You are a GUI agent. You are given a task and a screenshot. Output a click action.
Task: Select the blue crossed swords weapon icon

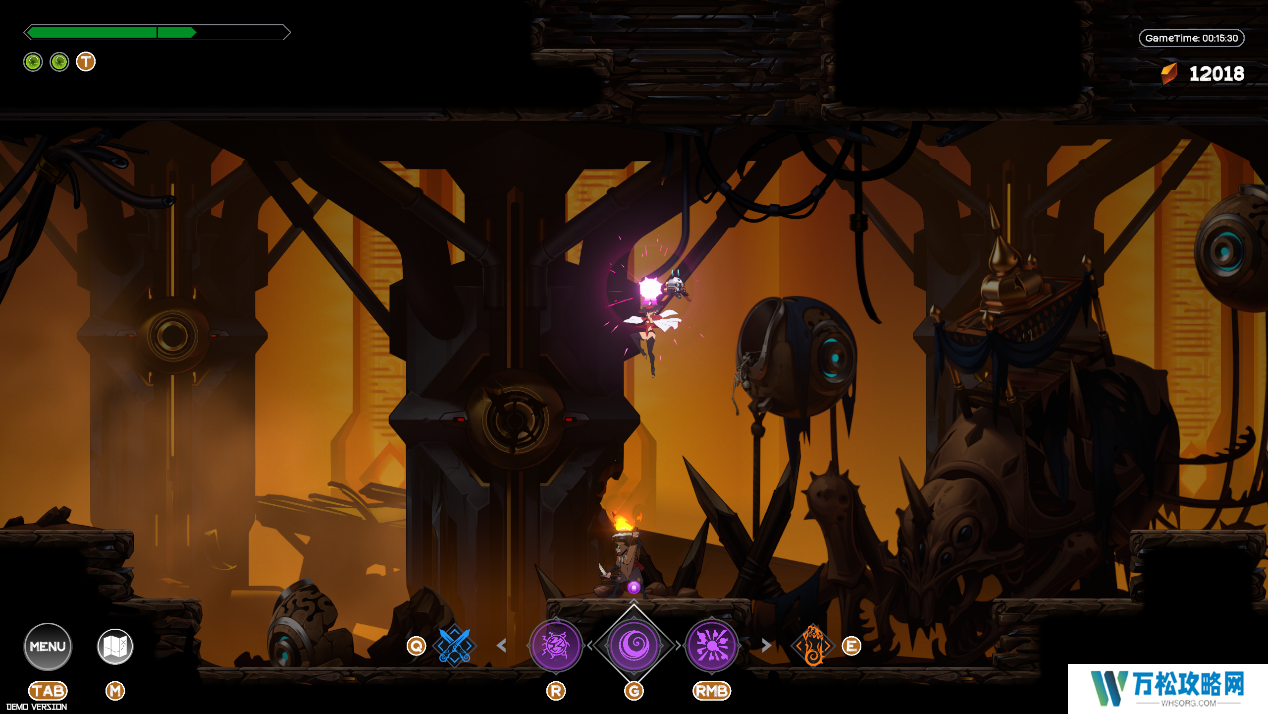pos(455,646)
